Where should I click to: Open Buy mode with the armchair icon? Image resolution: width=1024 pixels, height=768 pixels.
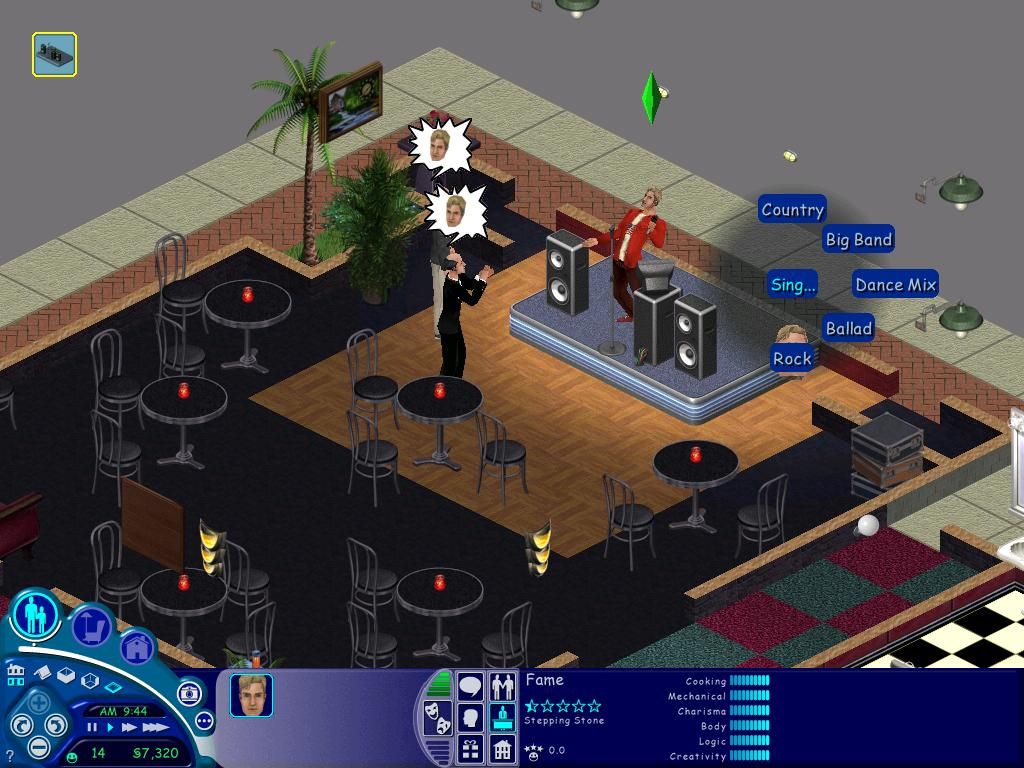tap(91, 627)
